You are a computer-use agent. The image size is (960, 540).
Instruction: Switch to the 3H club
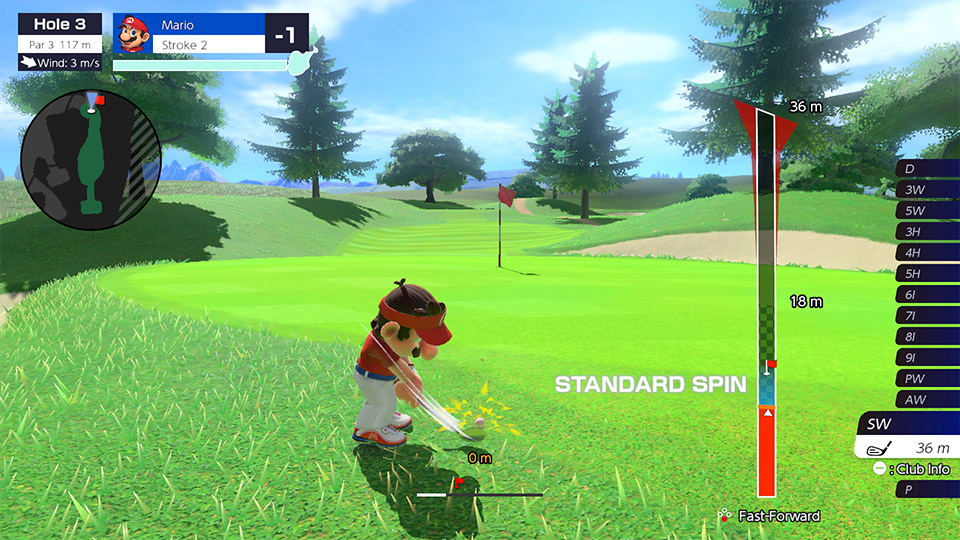[x=927, y=231]
